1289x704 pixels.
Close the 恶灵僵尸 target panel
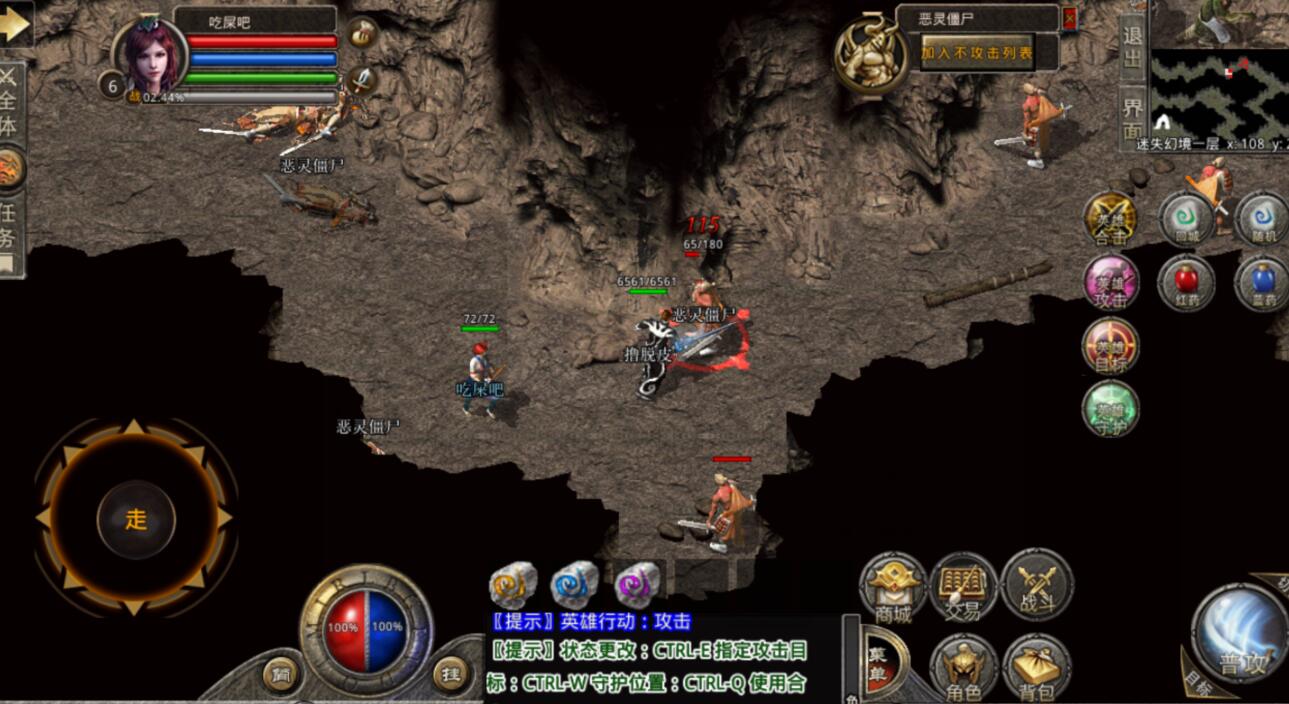[1069, 18]
